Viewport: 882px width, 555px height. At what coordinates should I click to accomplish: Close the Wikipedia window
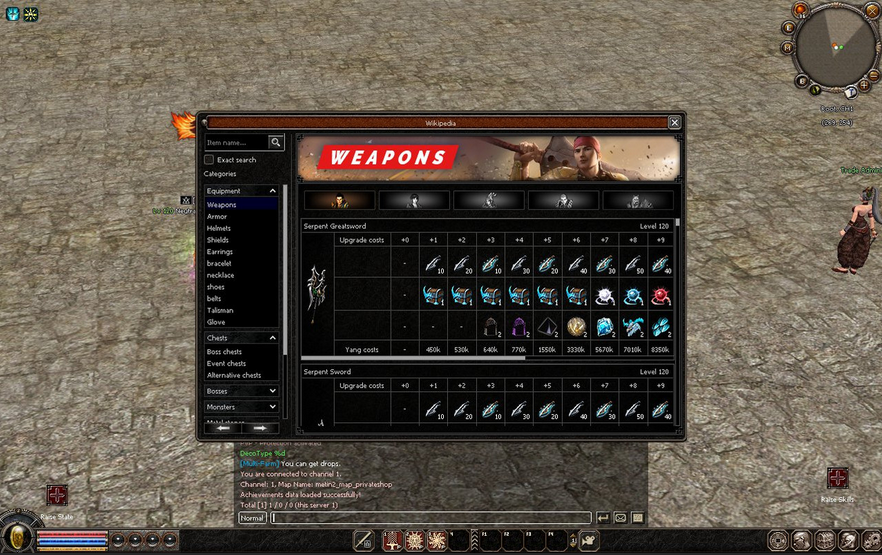674,123
